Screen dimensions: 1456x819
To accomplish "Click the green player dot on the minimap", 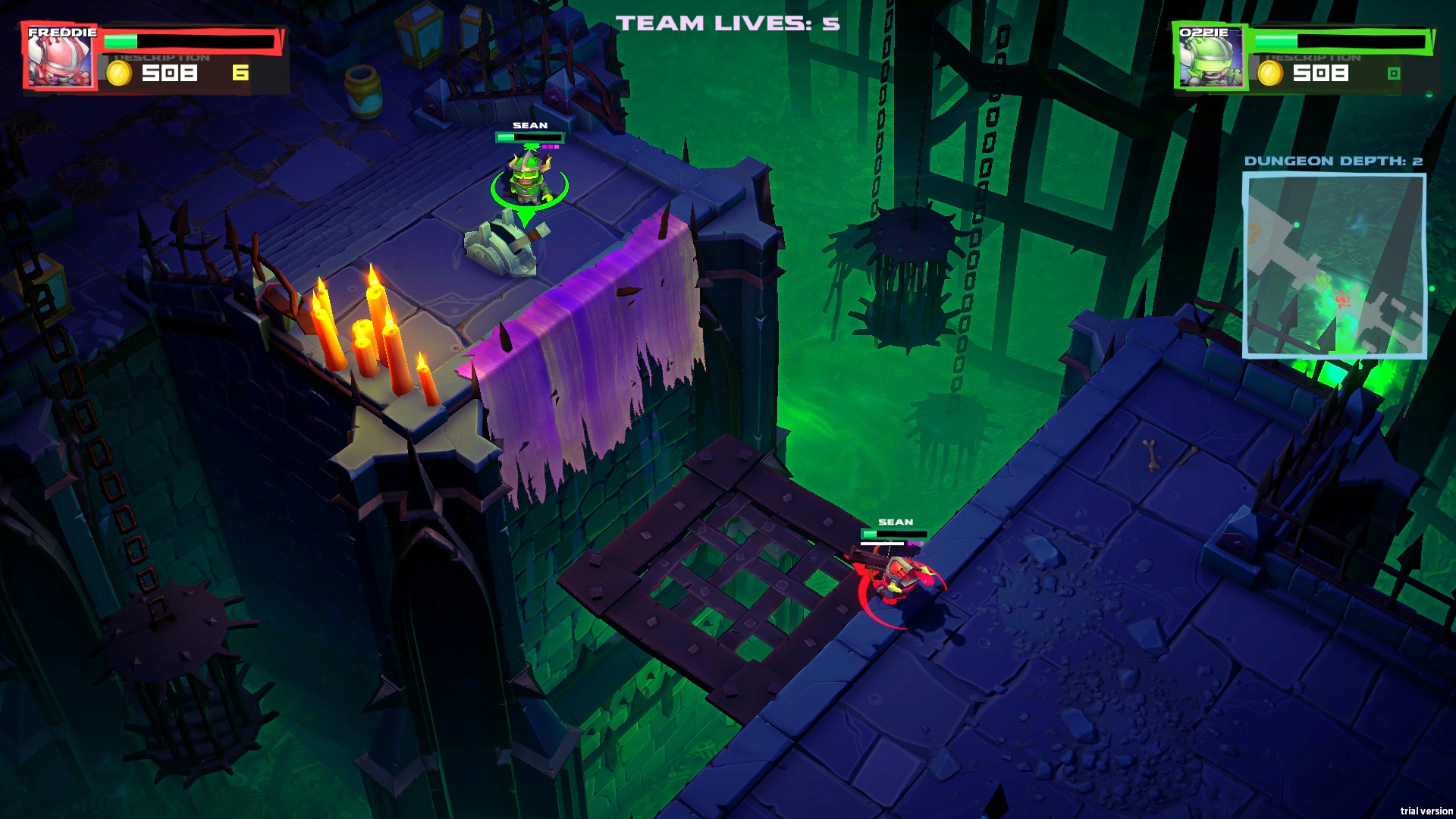I will pos(1296,224).
